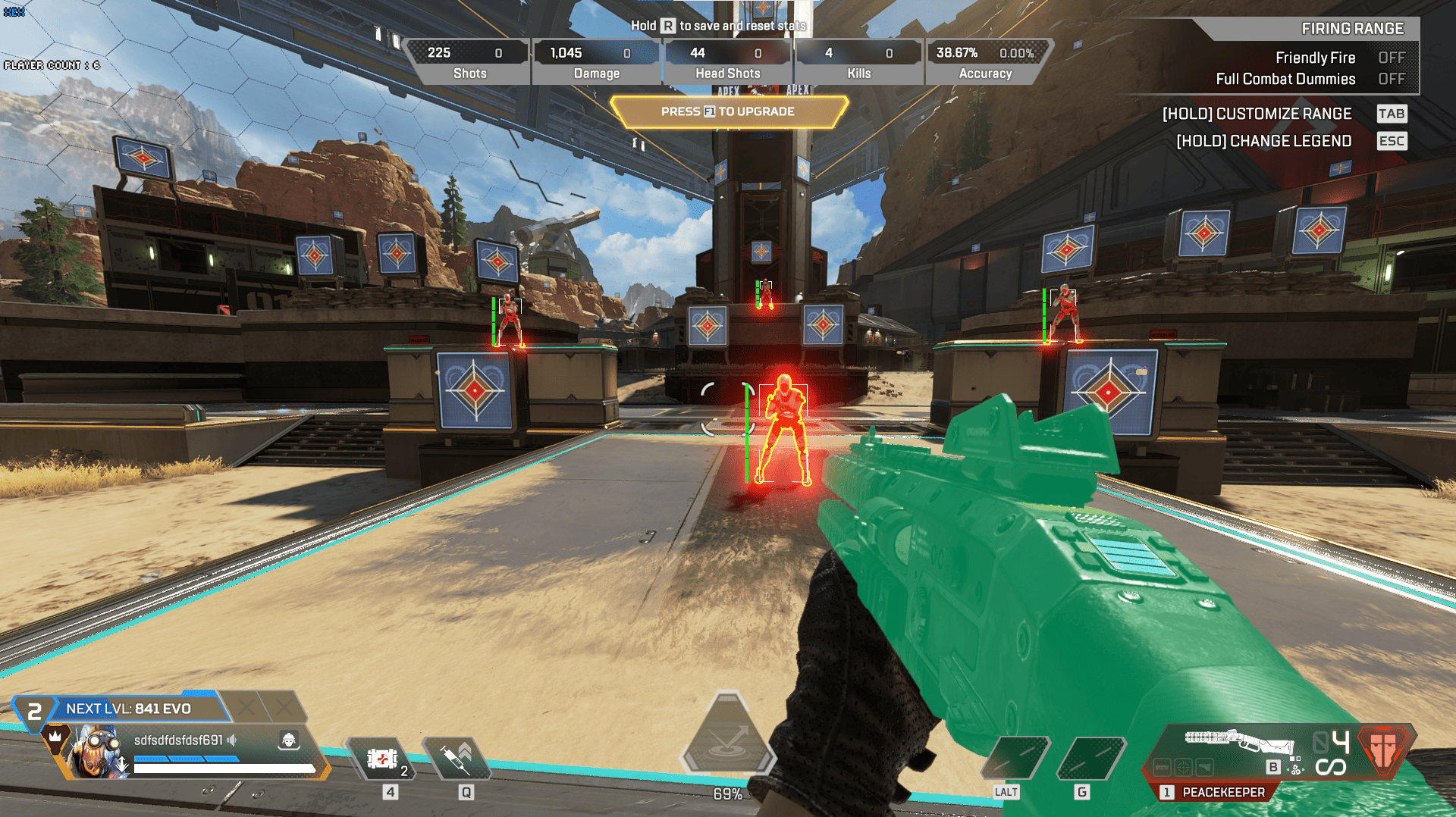Click the yellow upgrade banner

coord(728,111)
